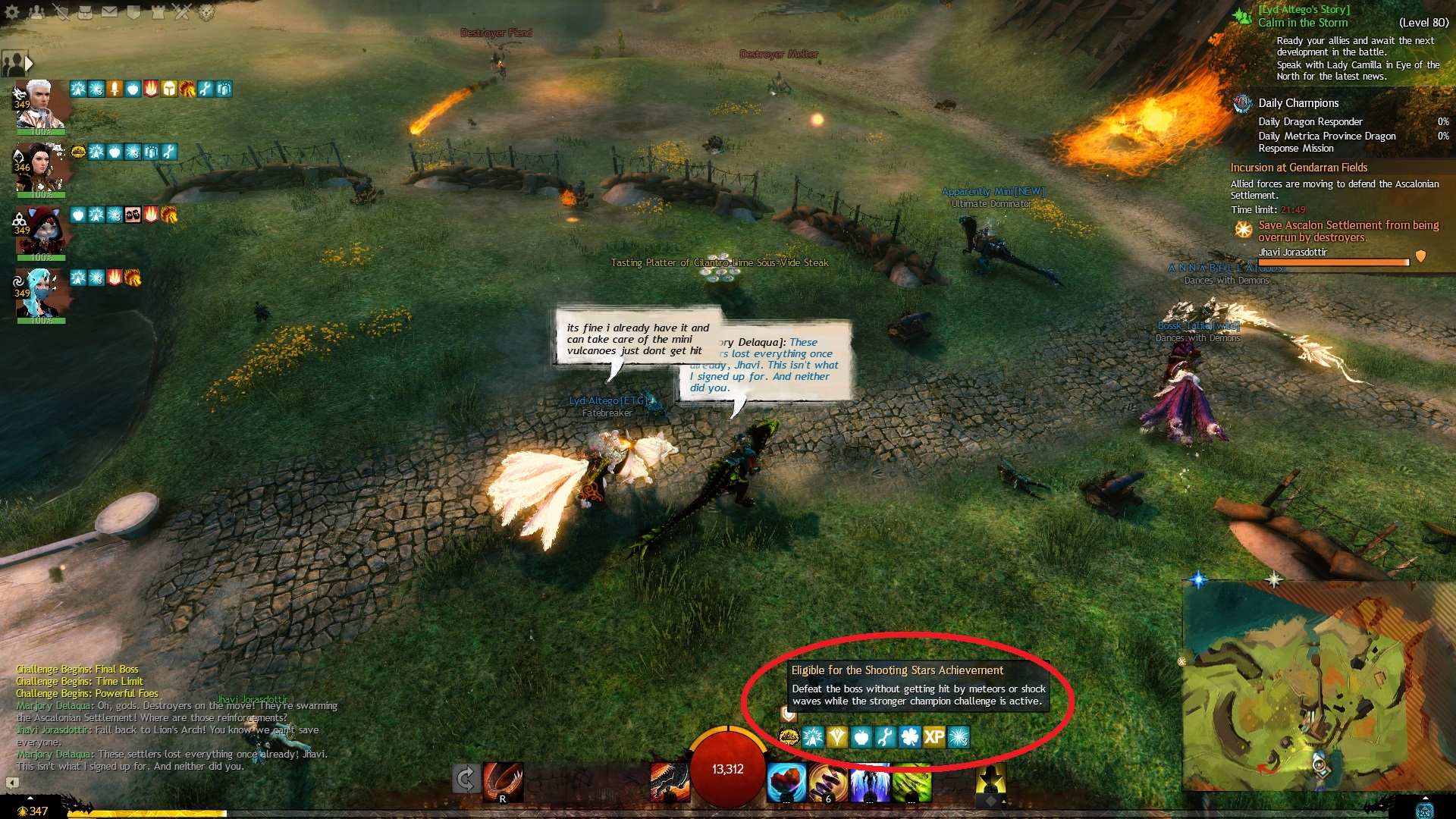
Task: Select the Calm in the Storm story objective
Action: 1303,23
